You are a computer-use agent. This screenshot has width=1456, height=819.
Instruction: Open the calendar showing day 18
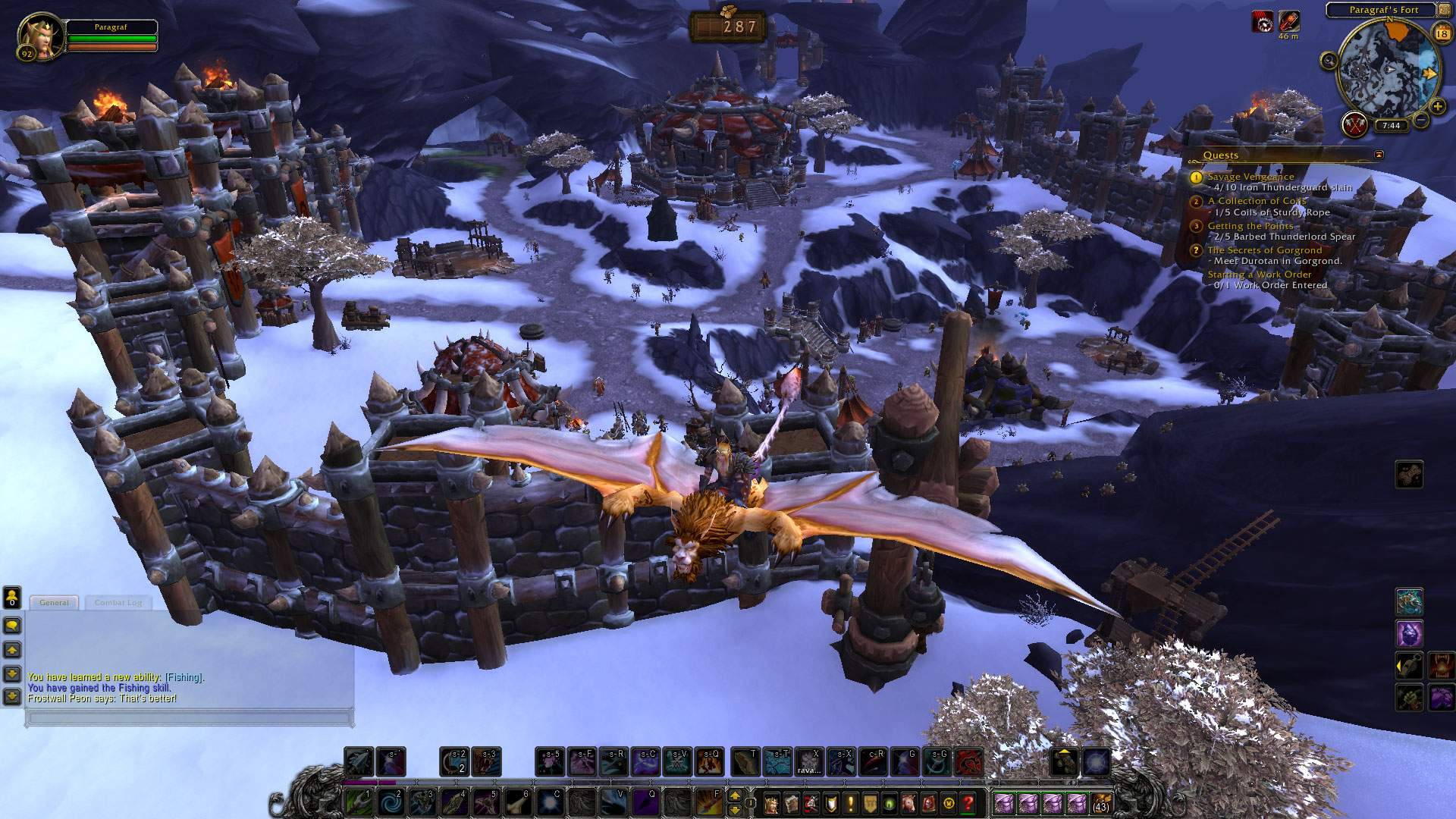tap(1442, 33)
